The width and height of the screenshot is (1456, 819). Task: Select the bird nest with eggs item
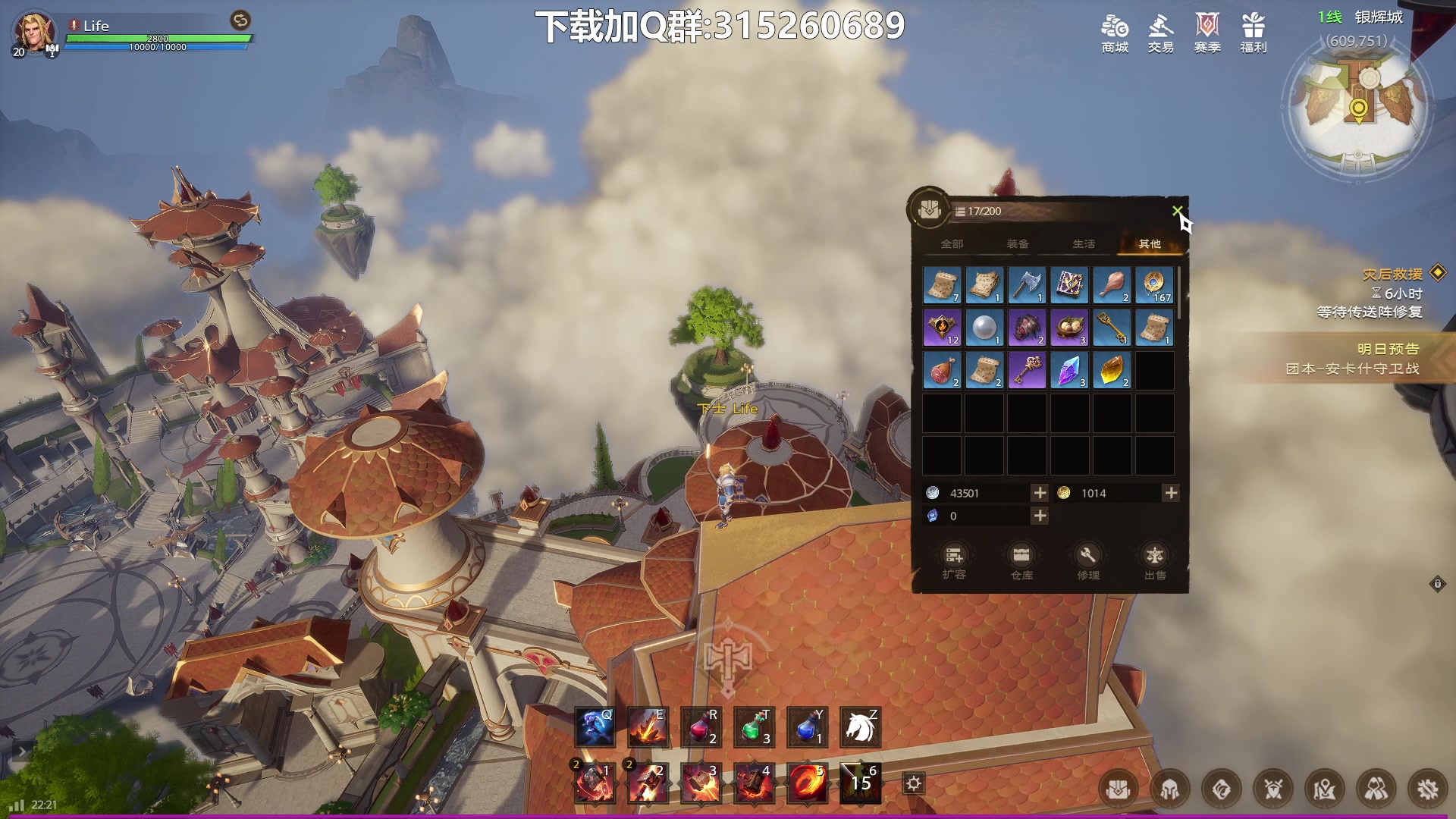click(1069, 328)
